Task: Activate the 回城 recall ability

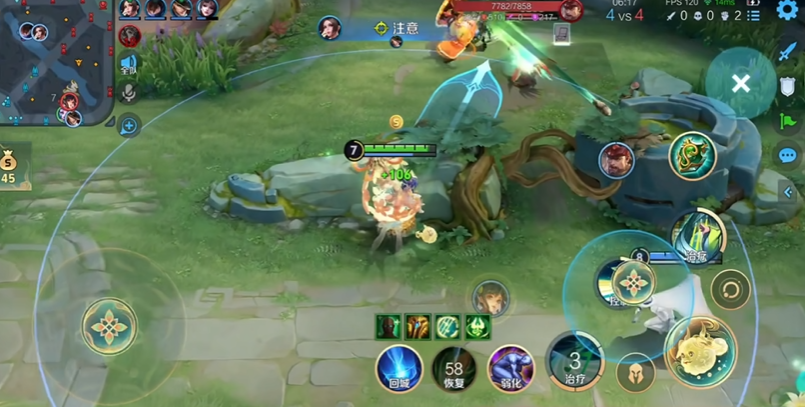Action: [399, 368]
